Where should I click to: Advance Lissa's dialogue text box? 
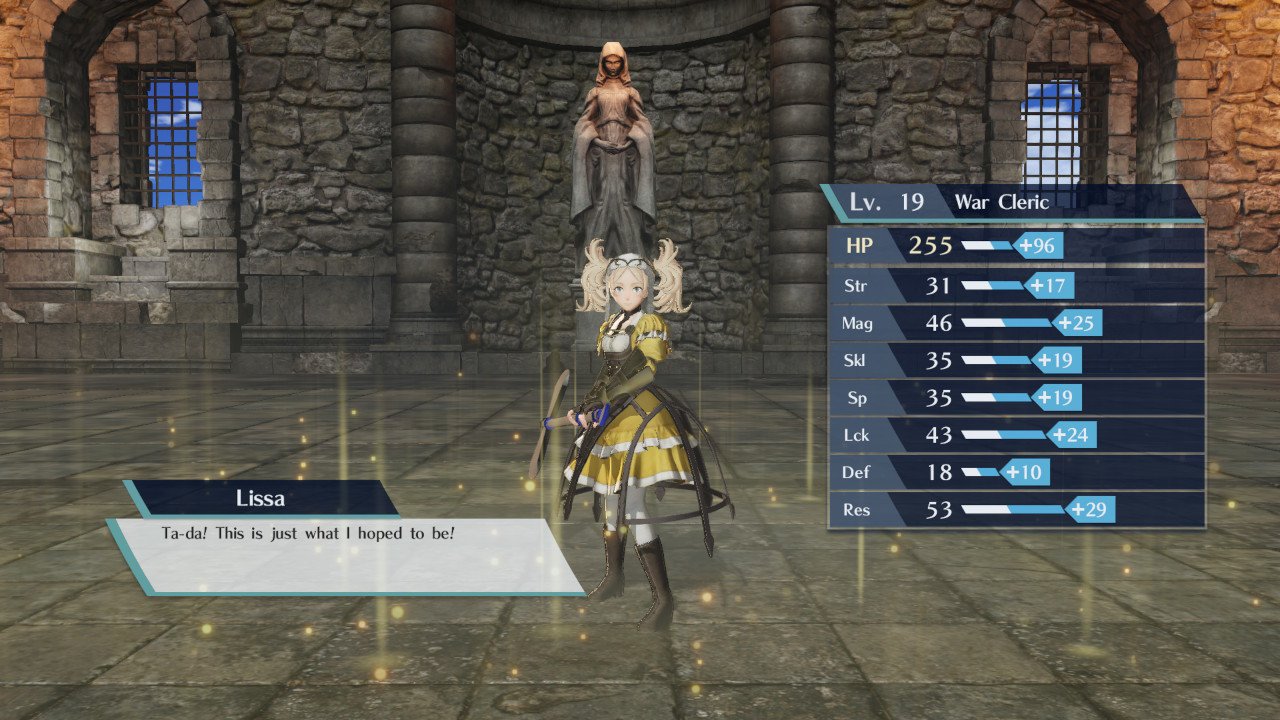[x=345, y=555]
